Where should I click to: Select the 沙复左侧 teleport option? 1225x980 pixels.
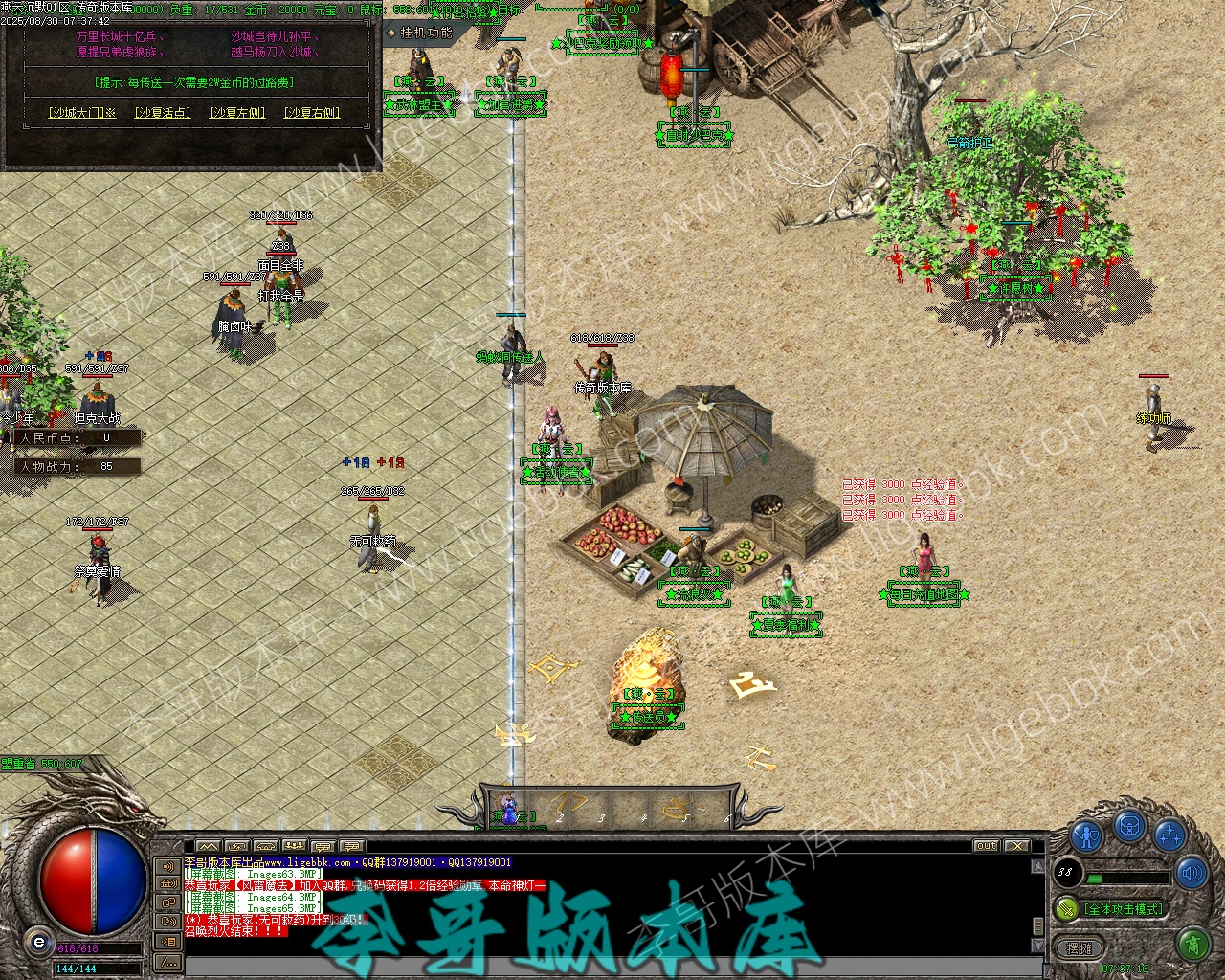coord(237,113)
